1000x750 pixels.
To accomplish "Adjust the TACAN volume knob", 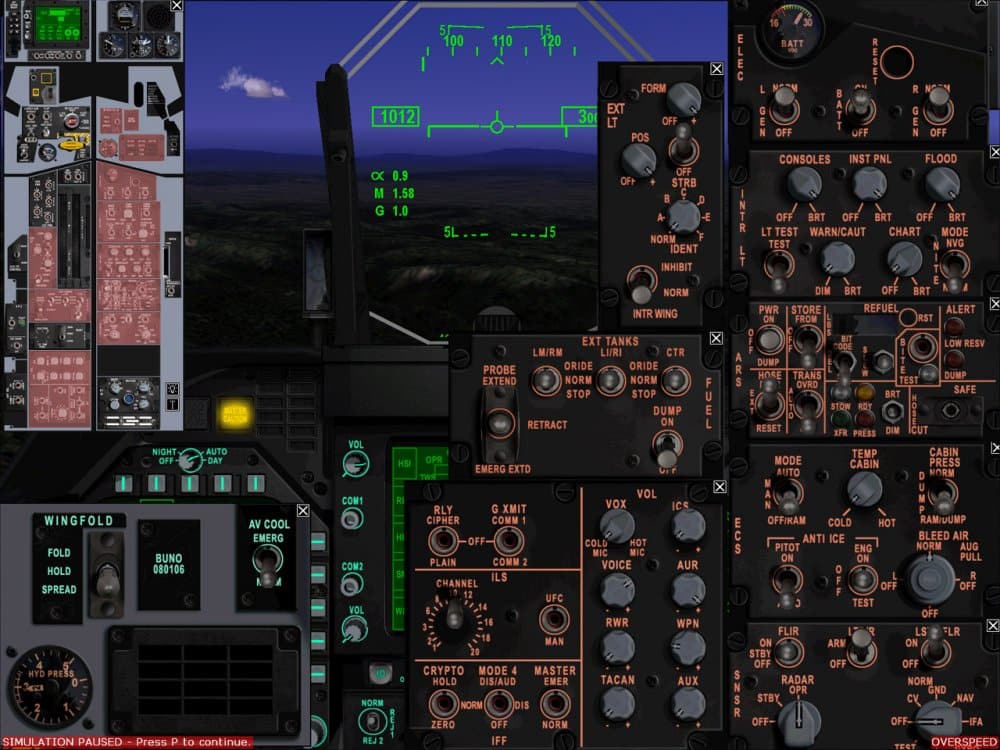I will pyautogui.click(x=617, y=704).
